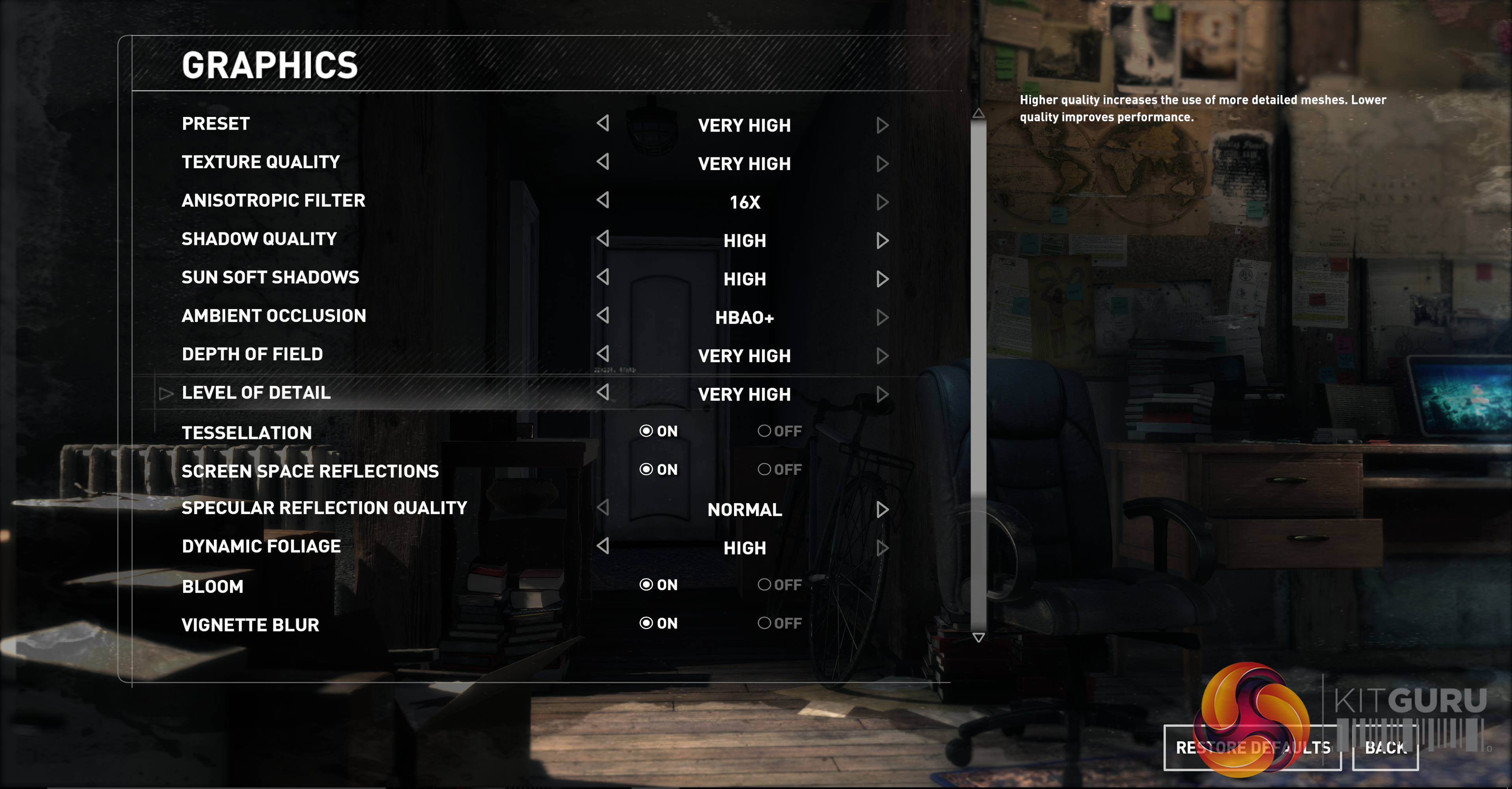Lower Dynamic Foliage using the left arrow
1512x789 pixels.
point(603,546)
